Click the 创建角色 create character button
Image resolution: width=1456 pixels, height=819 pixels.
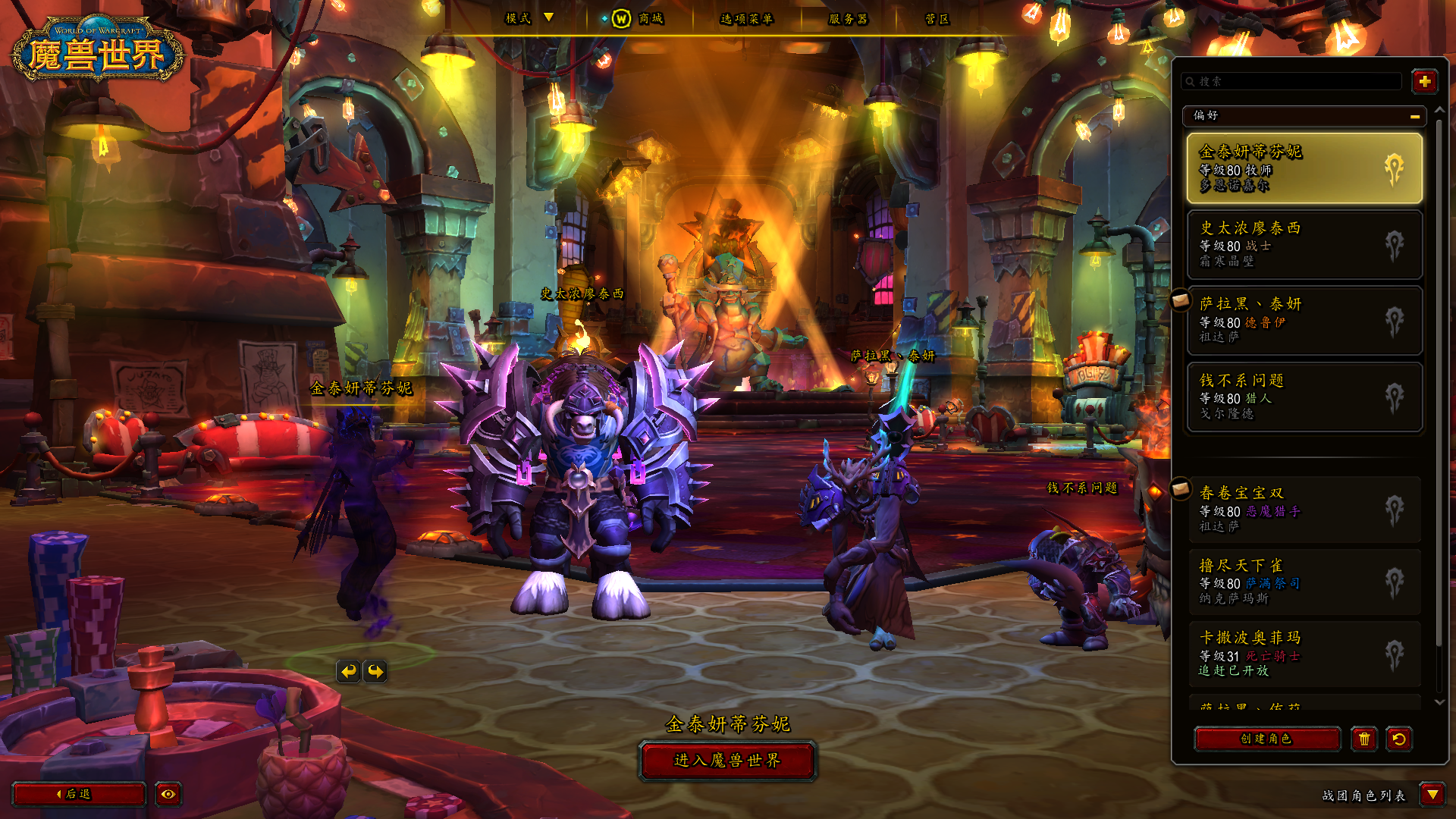pos(1266,739)
